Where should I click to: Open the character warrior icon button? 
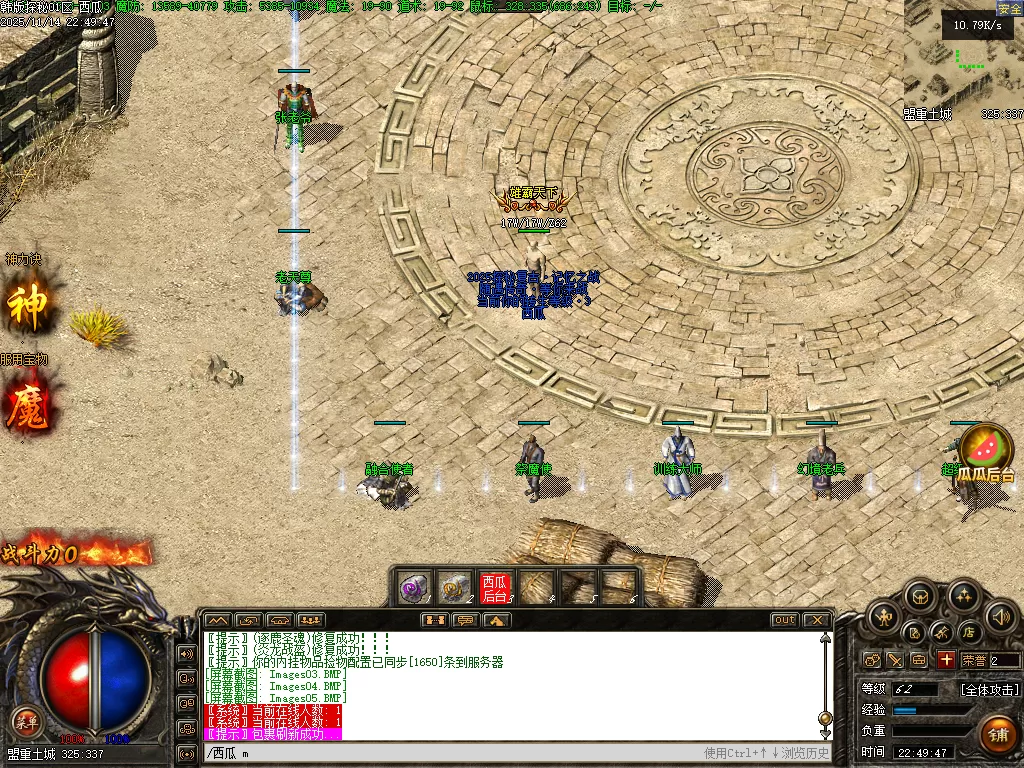click(x=883, y=617)
